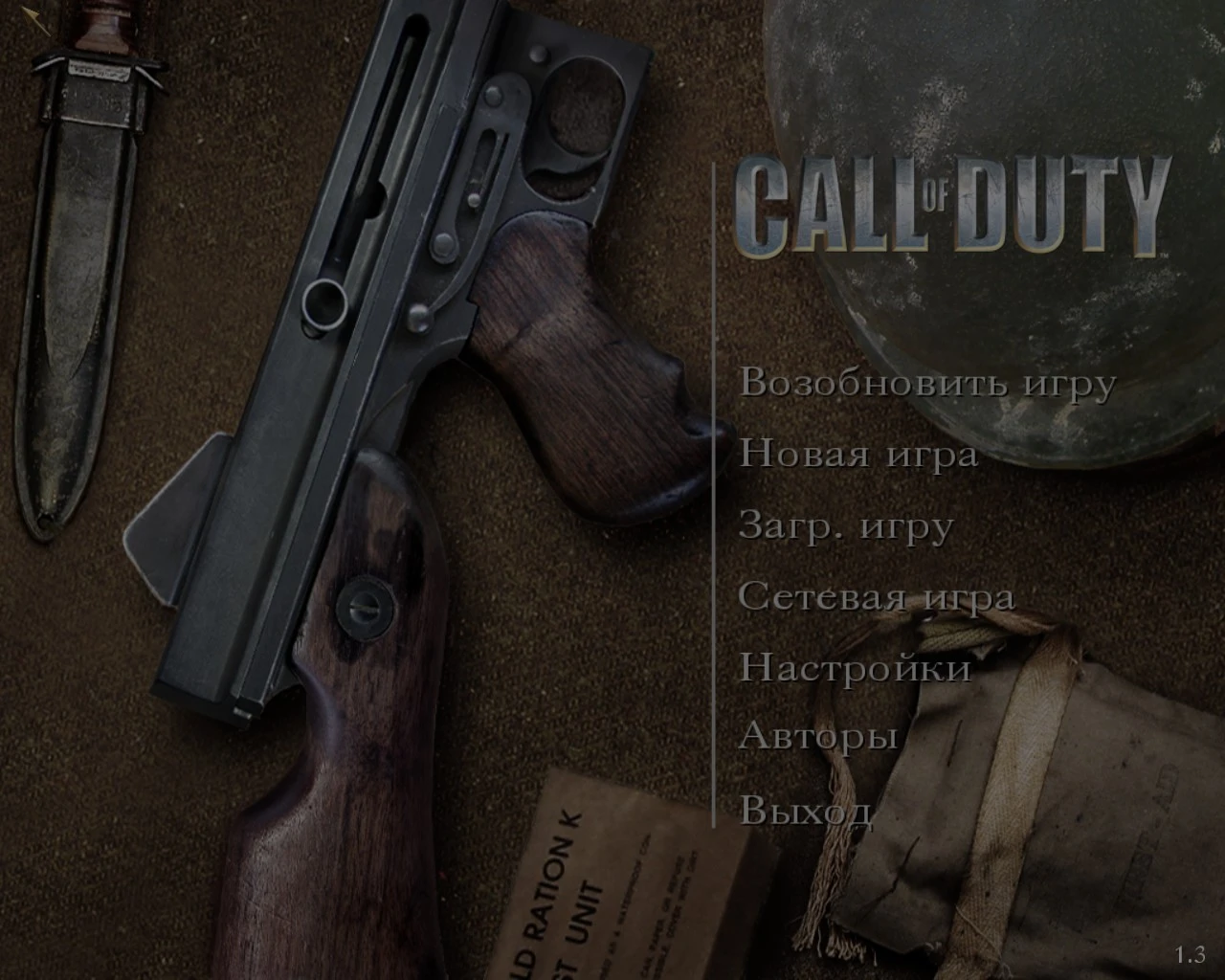1225x980 pixels.
Task: Click Авторы to view credits
Action: click(818, 739)
